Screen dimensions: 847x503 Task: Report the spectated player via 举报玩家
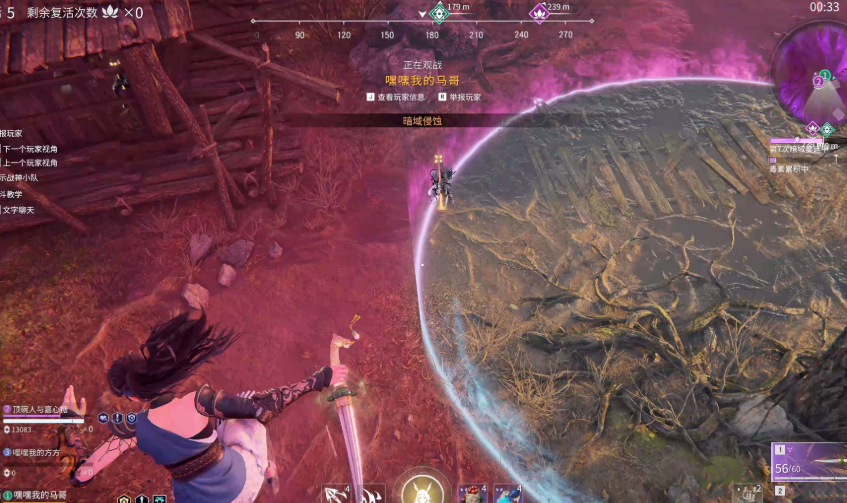coord(465,97)
